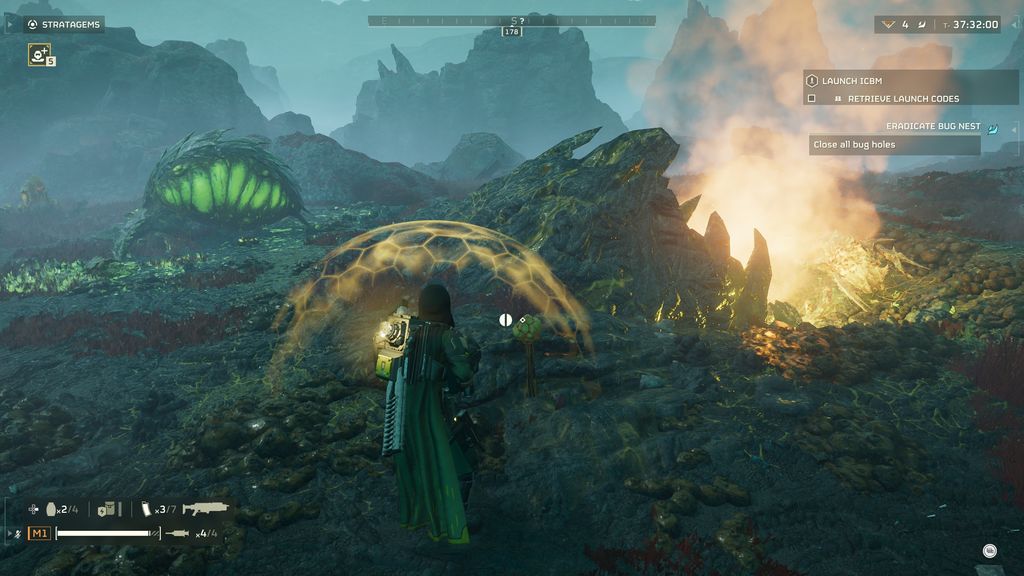Select the primary rifle weapon icon
The width and height of the screenshot is (1024, 576).
click(x=205, y=509)
